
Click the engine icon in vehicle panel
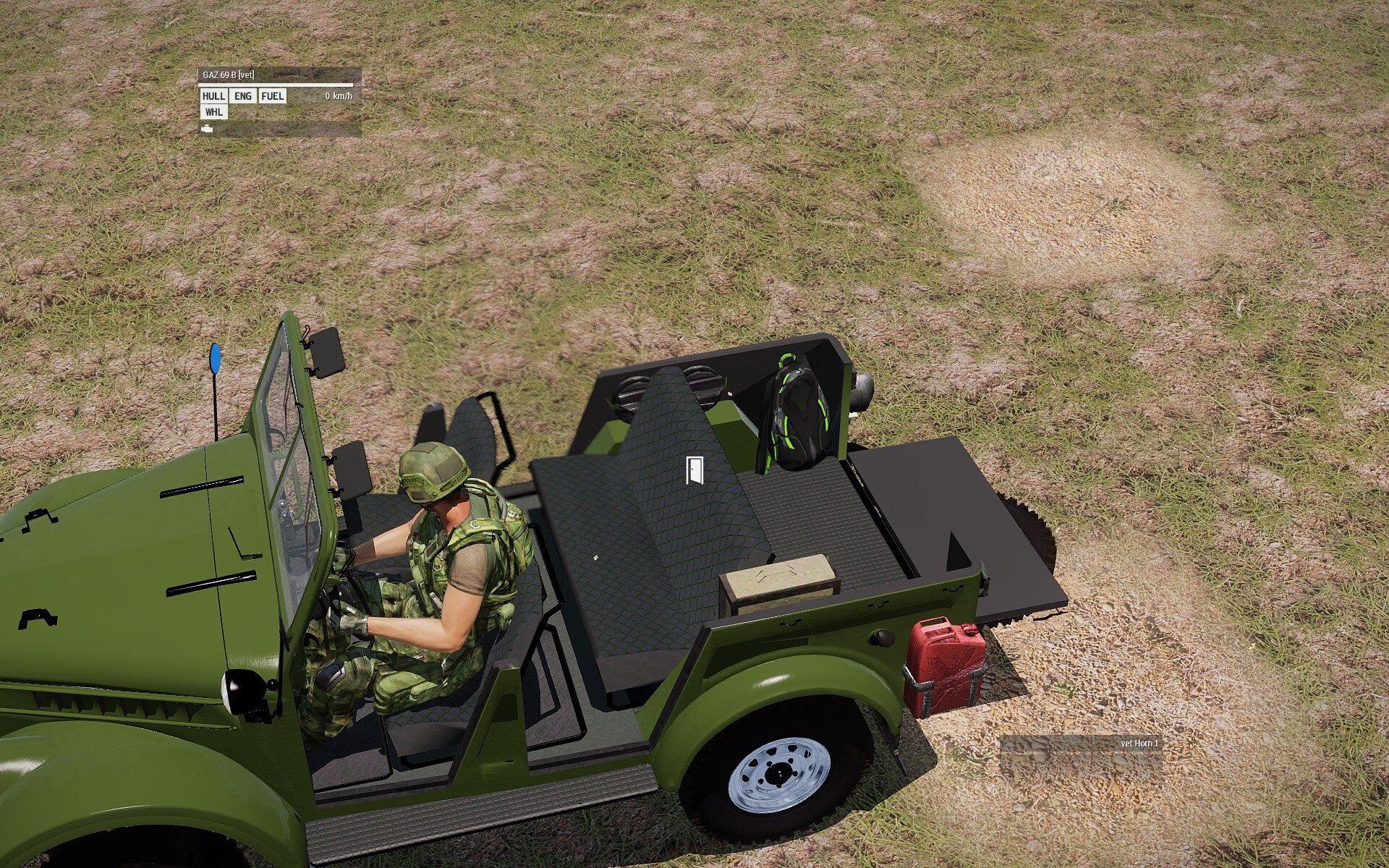208,129
